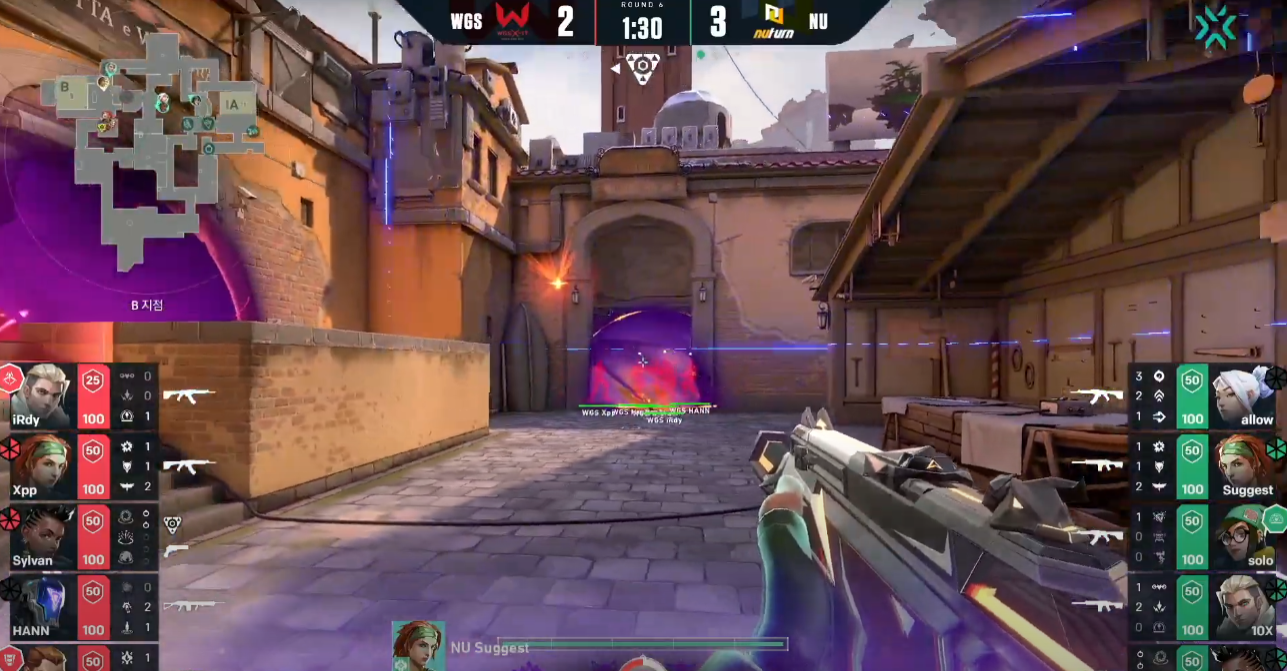Select 10X's player portrait

(1242, 606)
